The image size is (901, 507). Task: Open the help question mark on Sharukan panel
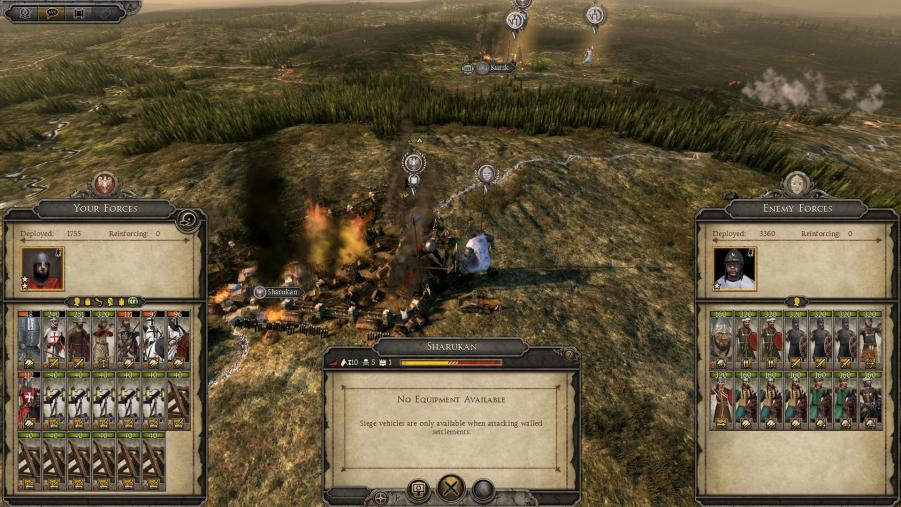pyautogui.click(x=568, y=353)
